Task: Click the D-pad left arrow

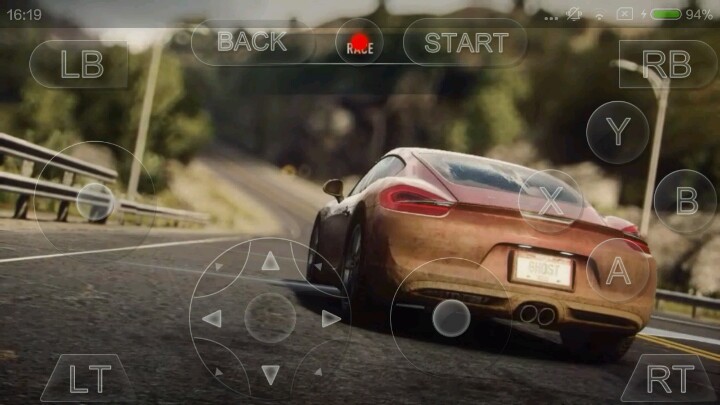Action: (x=213, y=318)
